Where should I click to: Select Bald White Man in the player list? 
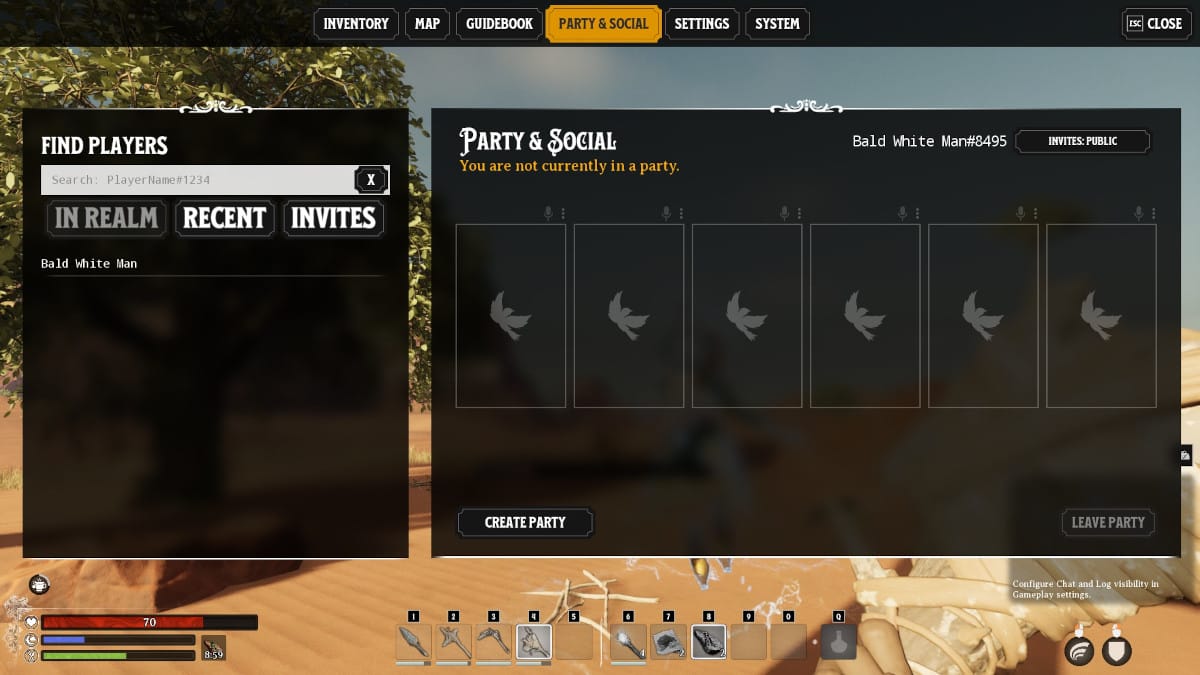(89, 264)
